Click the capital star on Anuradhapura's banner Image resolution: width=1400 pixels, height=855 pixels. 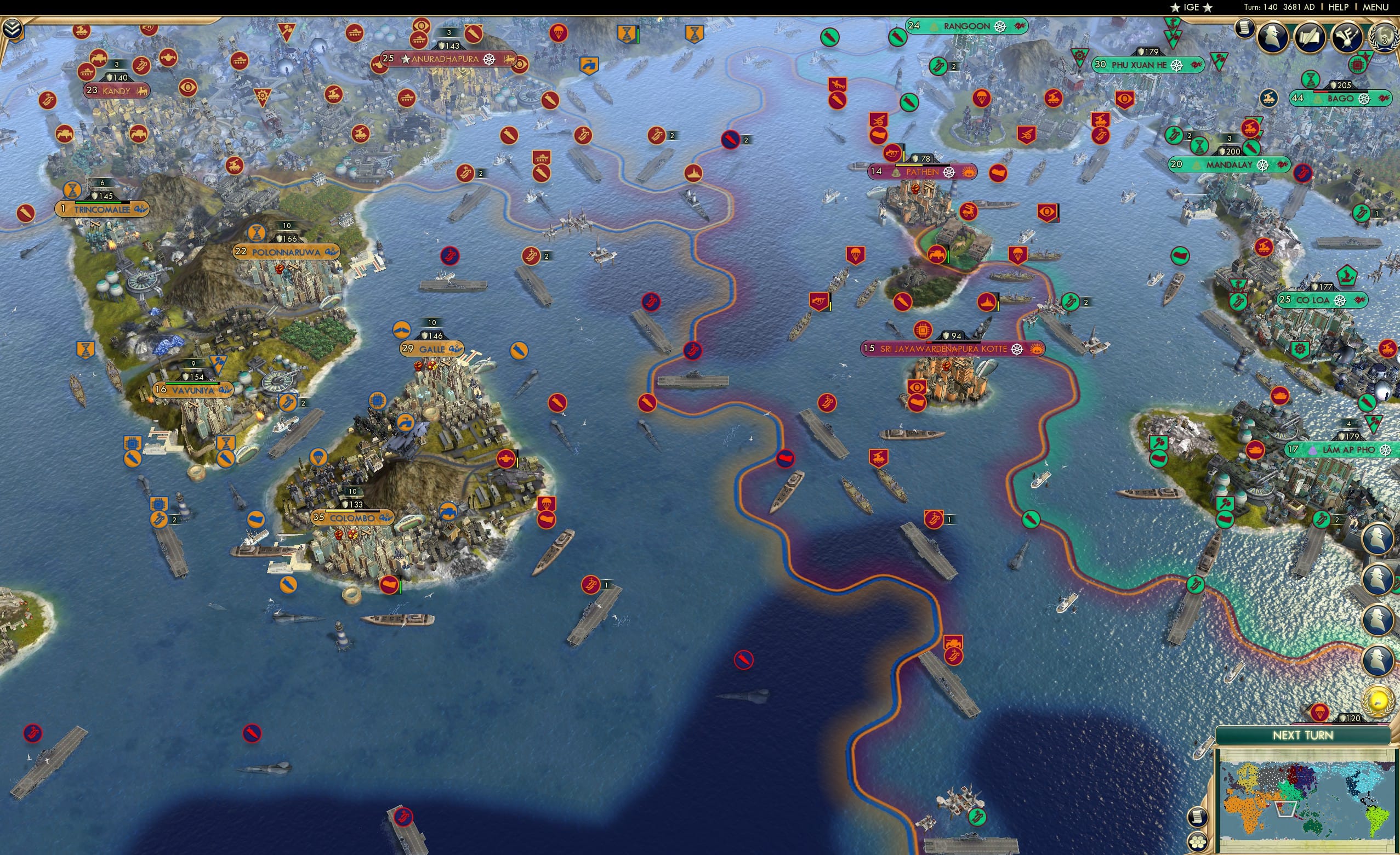(406, 59)
